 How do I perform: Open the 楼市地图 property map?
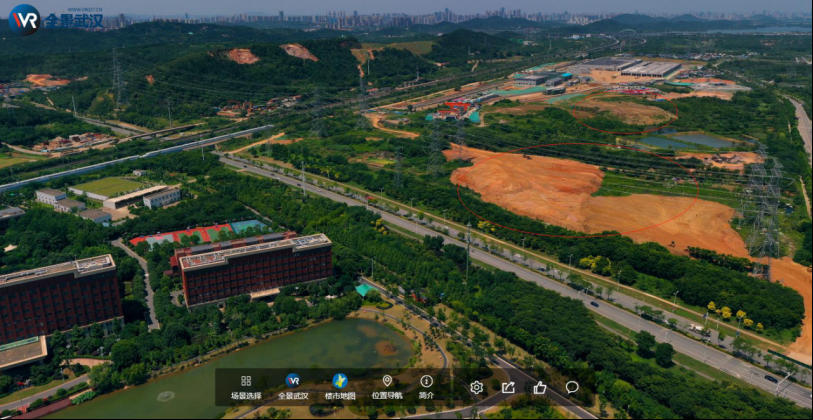coord(340,386)
